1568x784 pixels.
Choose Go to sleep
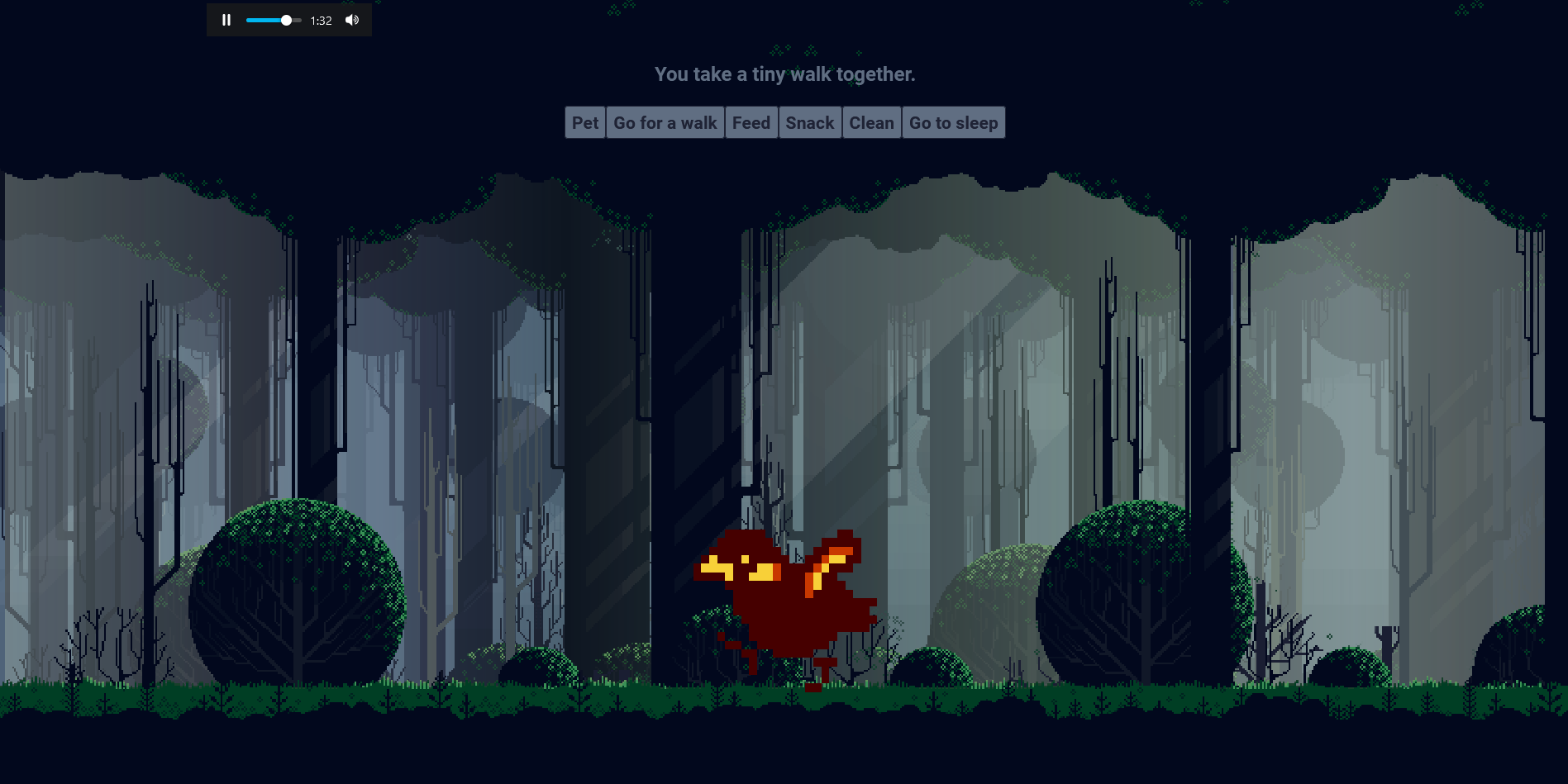click(x=953, y=123)
